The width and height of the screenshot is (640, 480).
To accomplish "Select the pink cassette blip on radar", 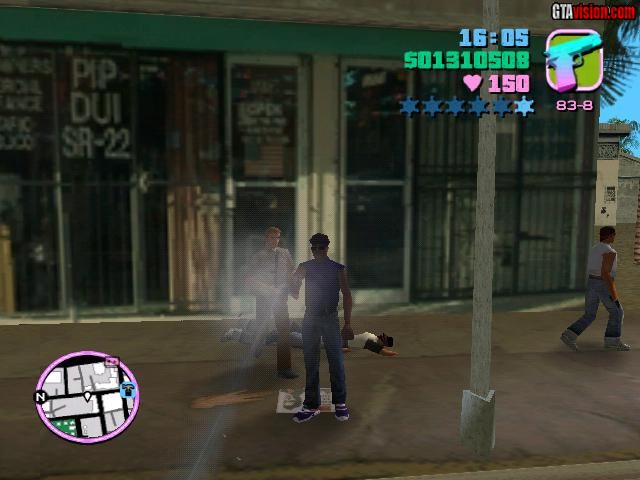I will tap(111, 362).
